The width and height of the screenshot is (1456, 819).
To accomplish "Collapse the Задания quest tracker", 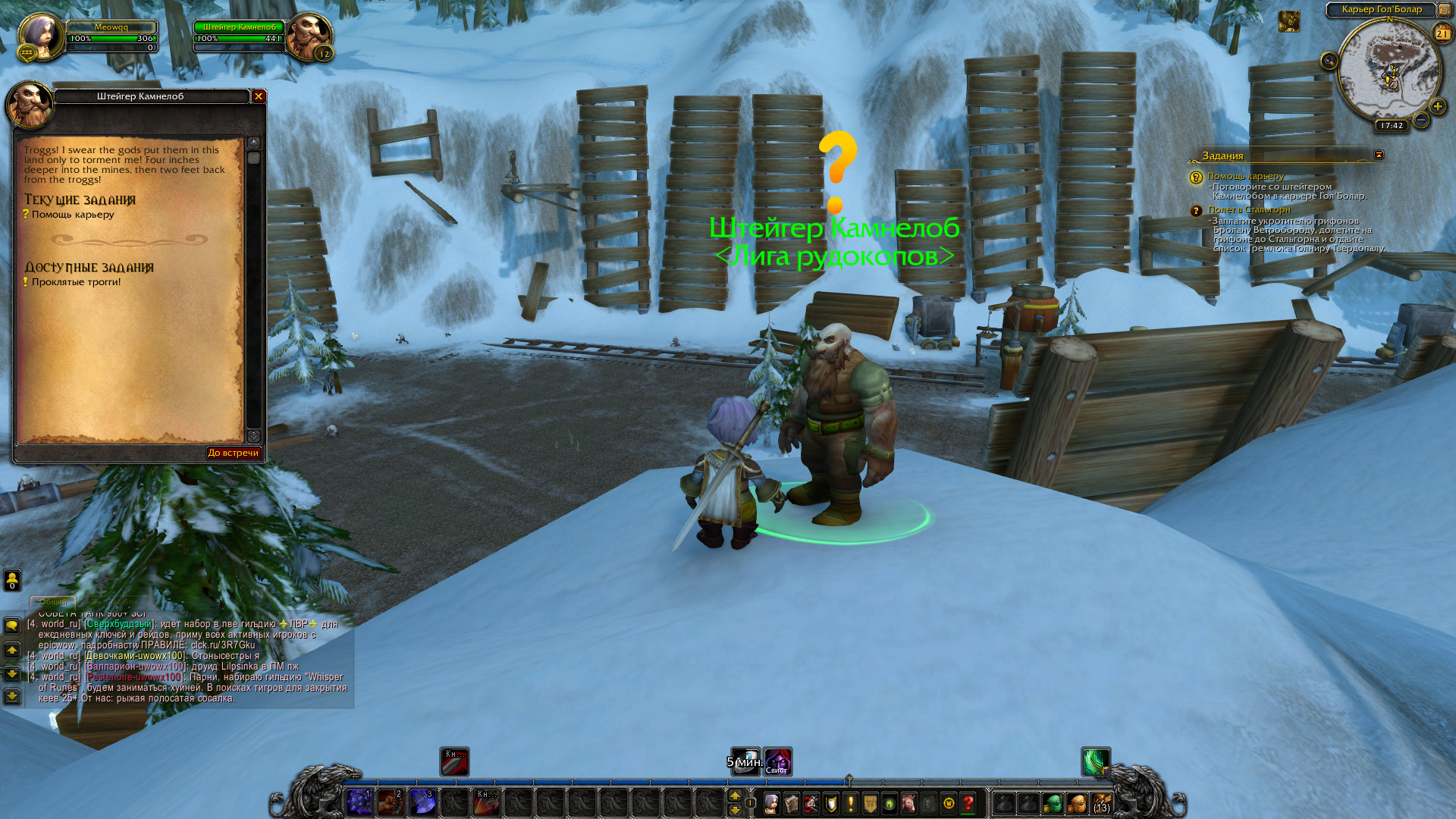I will 1379,155.
